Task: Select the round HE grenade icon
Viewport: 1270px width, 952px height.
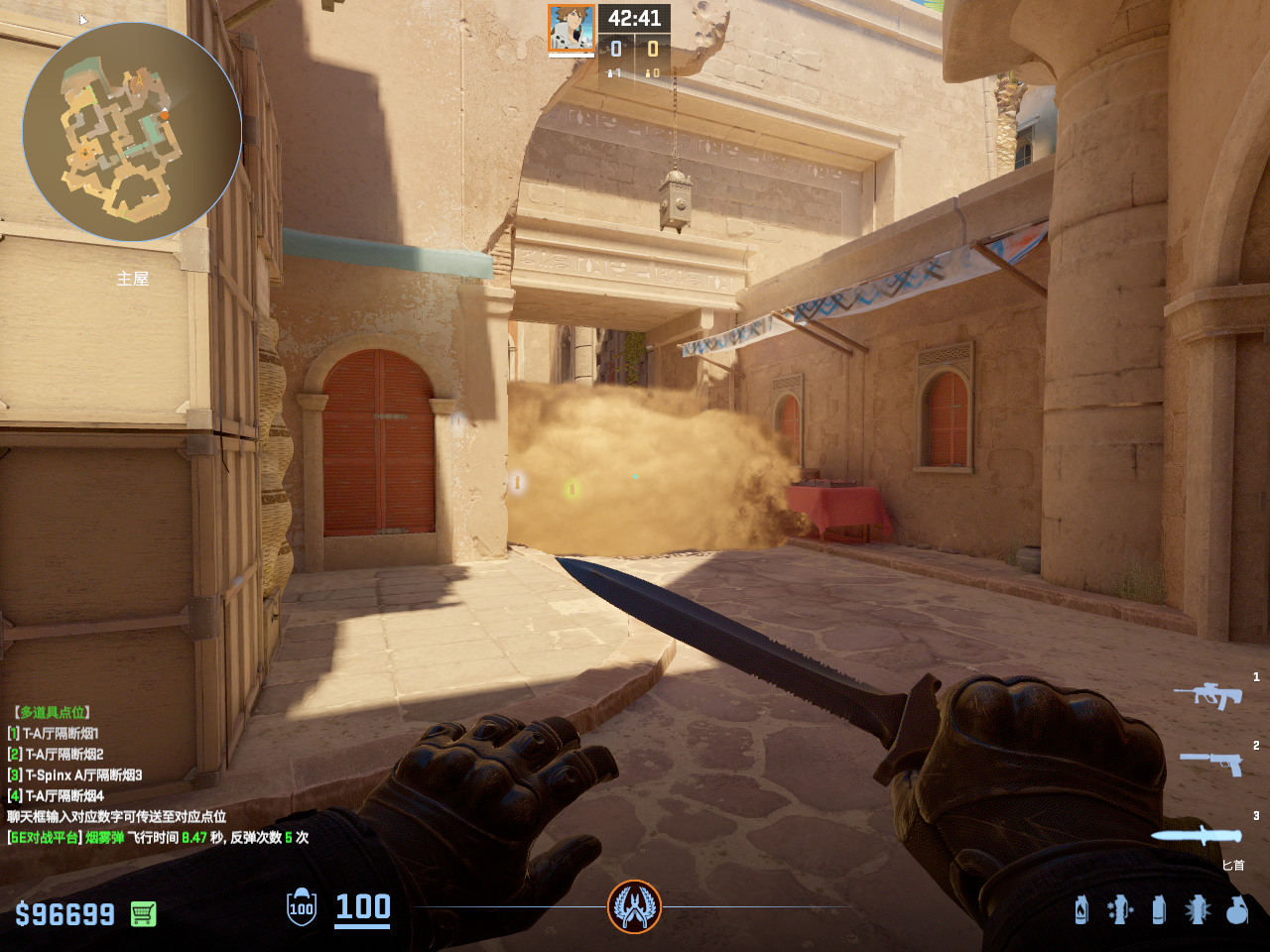Action: 1236,909
